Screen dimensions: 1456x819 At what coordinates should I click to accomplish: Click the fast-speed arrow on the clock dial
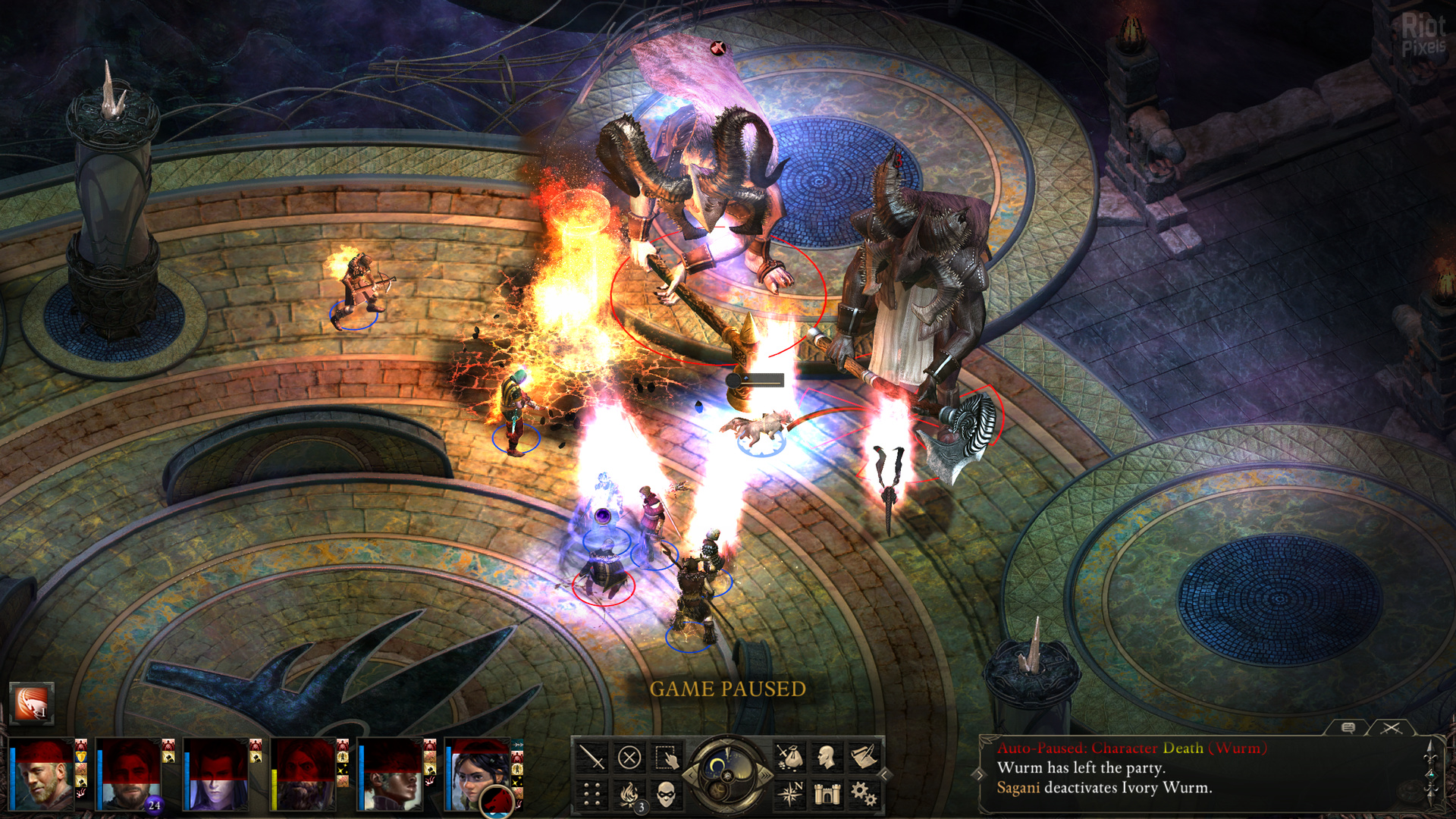pos(765,775)
